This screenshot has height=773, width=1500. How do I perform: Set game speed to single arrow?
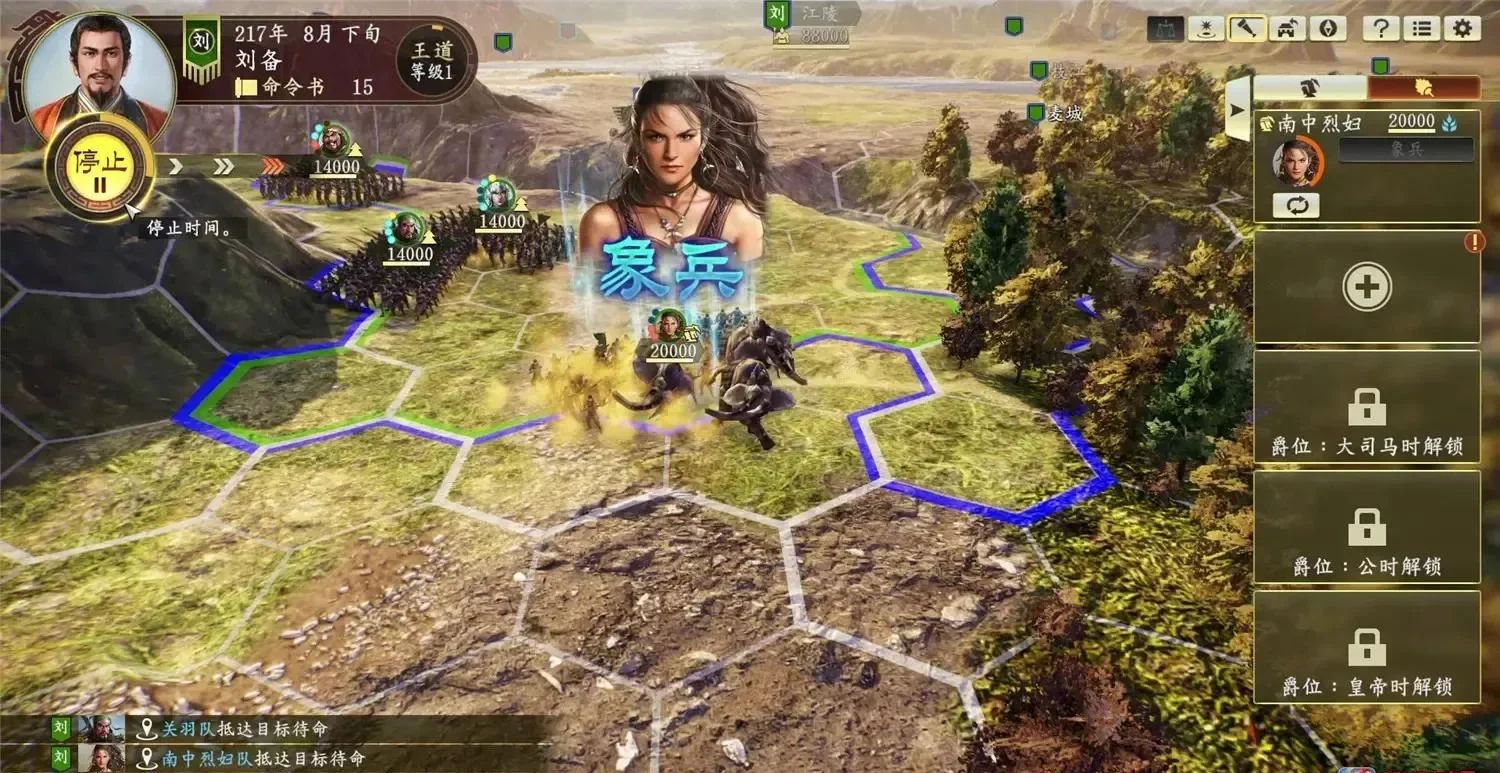176,166
